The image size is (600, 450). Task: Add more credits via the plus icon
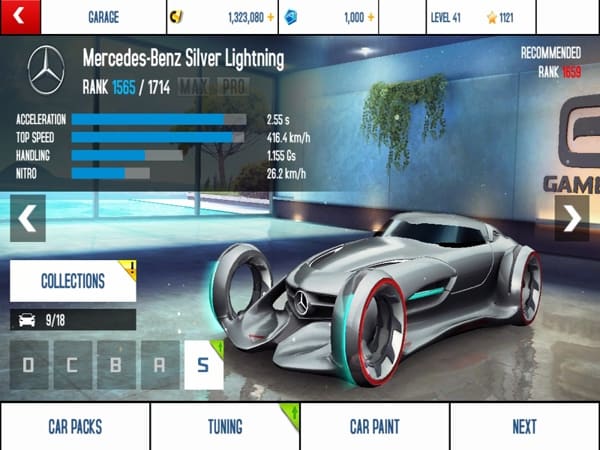tap(271, 17)
